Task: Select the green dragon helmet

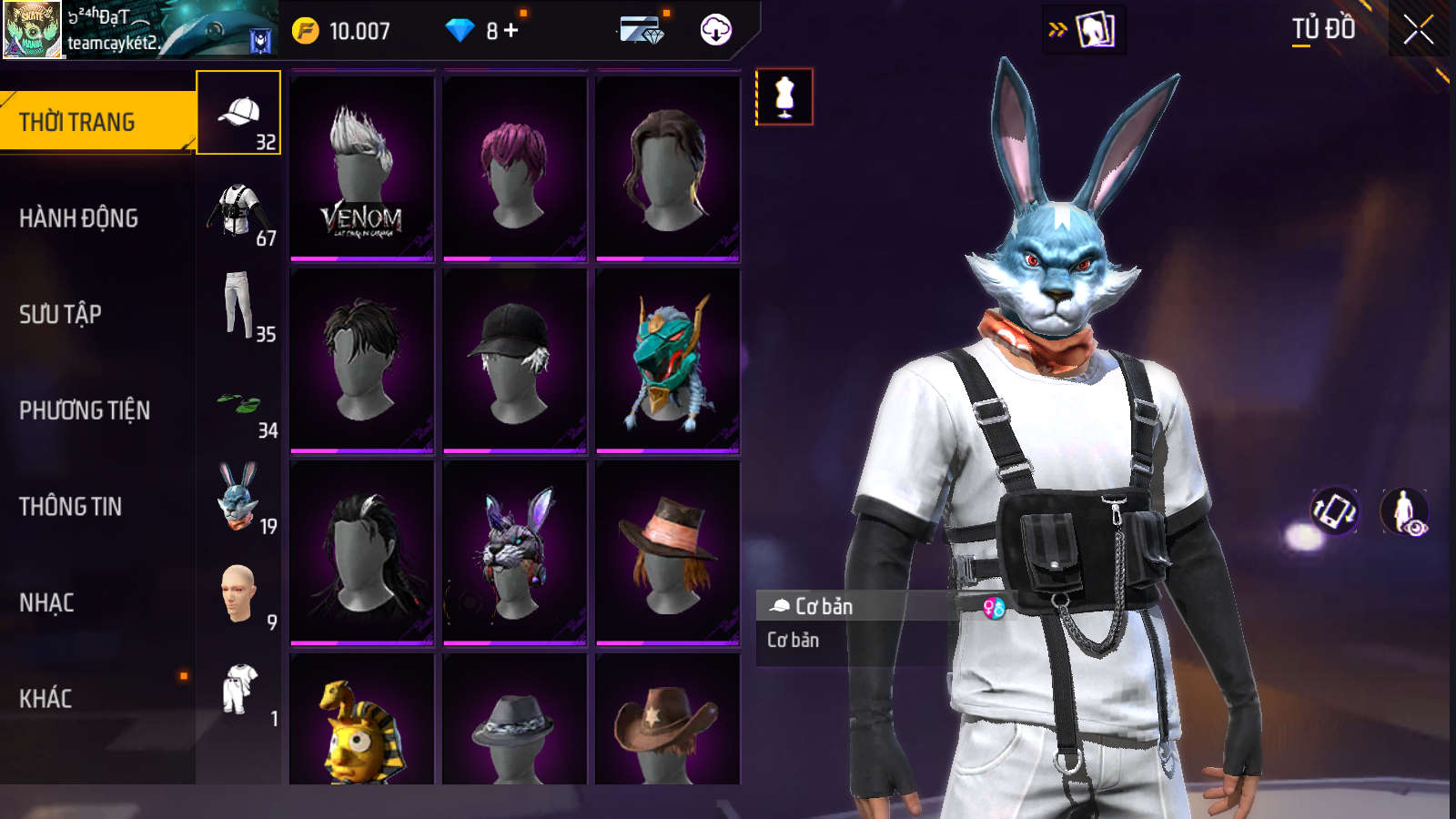Action: pos(668,361)
